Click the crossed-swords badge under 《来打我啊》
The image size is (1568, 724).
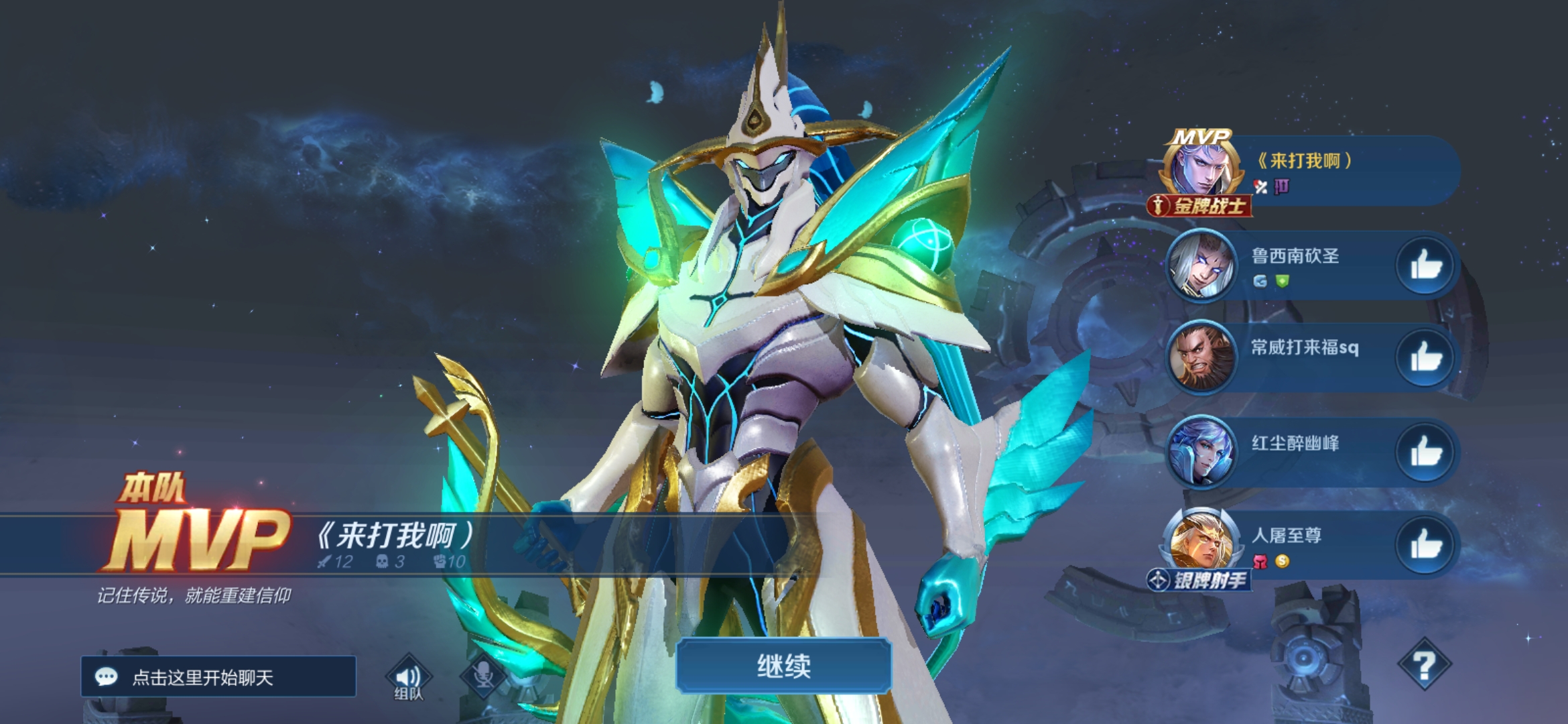coord(1261,186)
